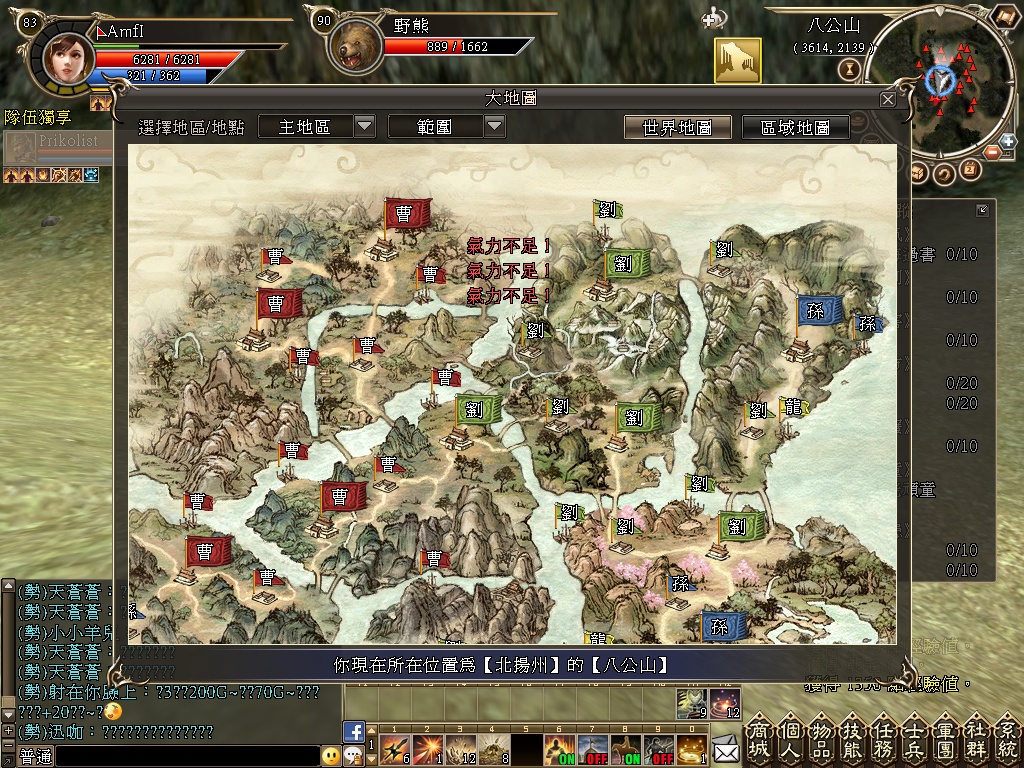1024x768 pixels.
Task: Switch to 區域地圖 regional map view
Action: 796,127
